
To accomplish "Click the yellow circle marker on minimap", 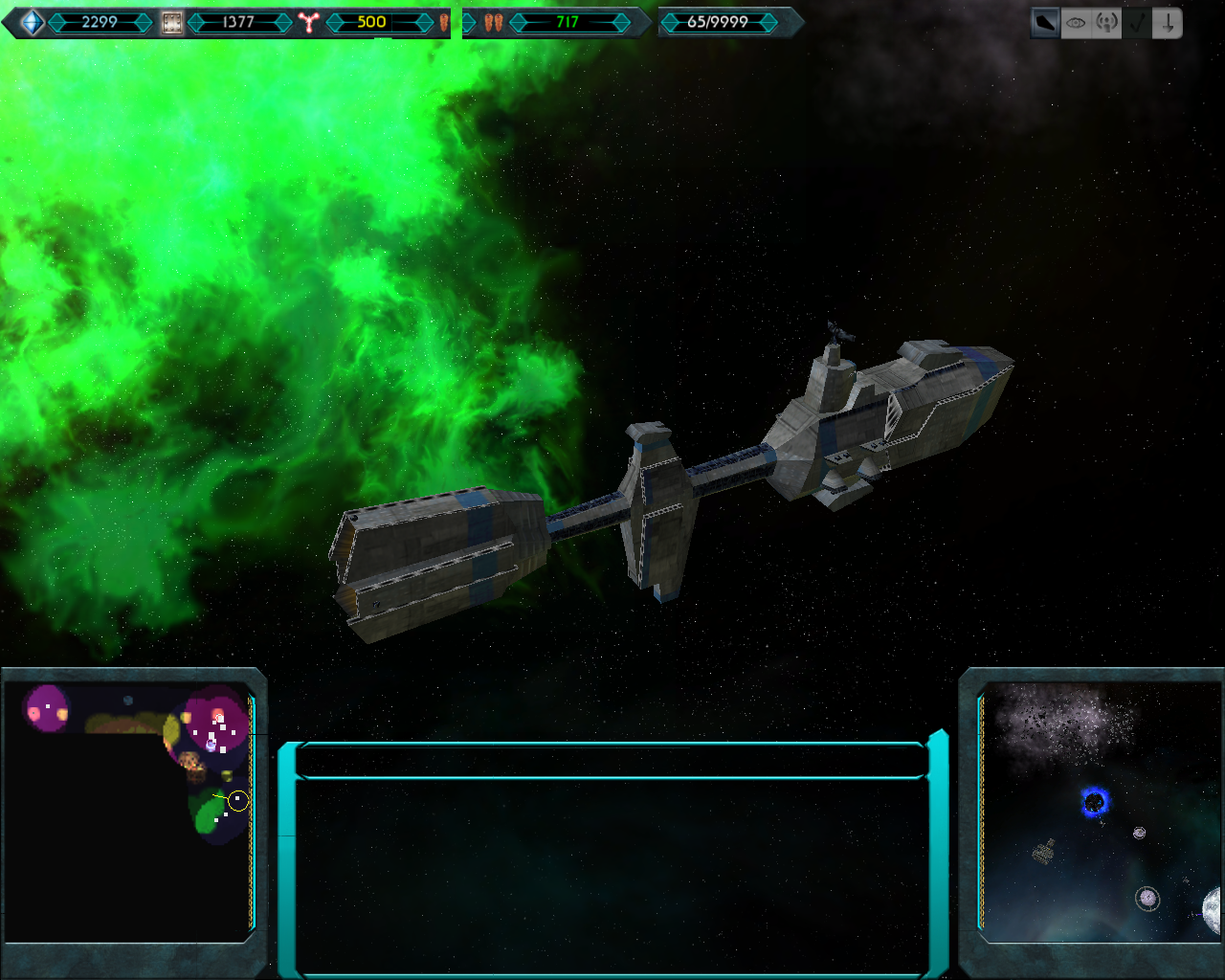I will pyautogui.click(x=238, y=801).
